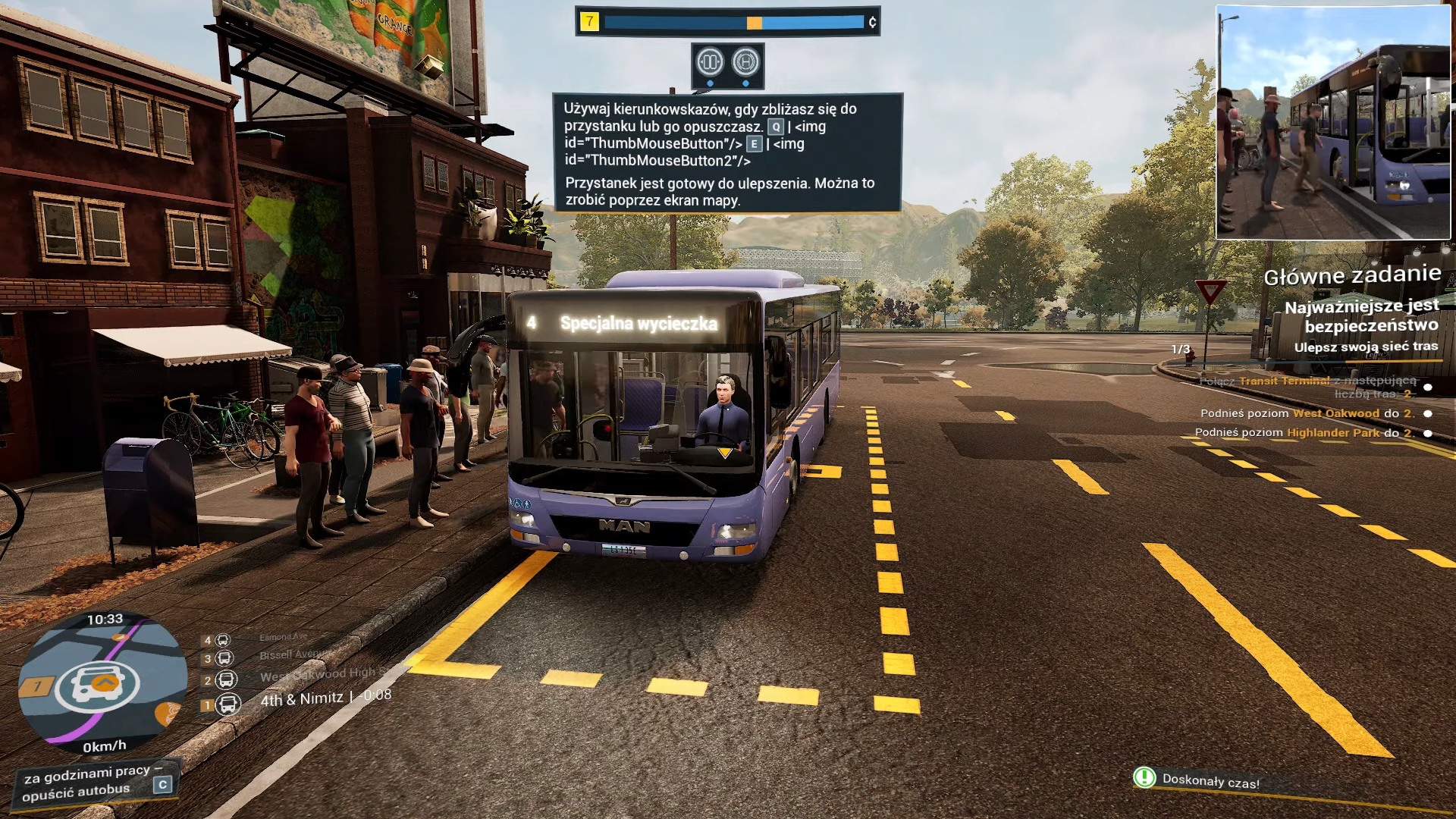Screen dimensions: 1456x819
Task: Click the yellow level 7 badge
Action: [589, 22]
